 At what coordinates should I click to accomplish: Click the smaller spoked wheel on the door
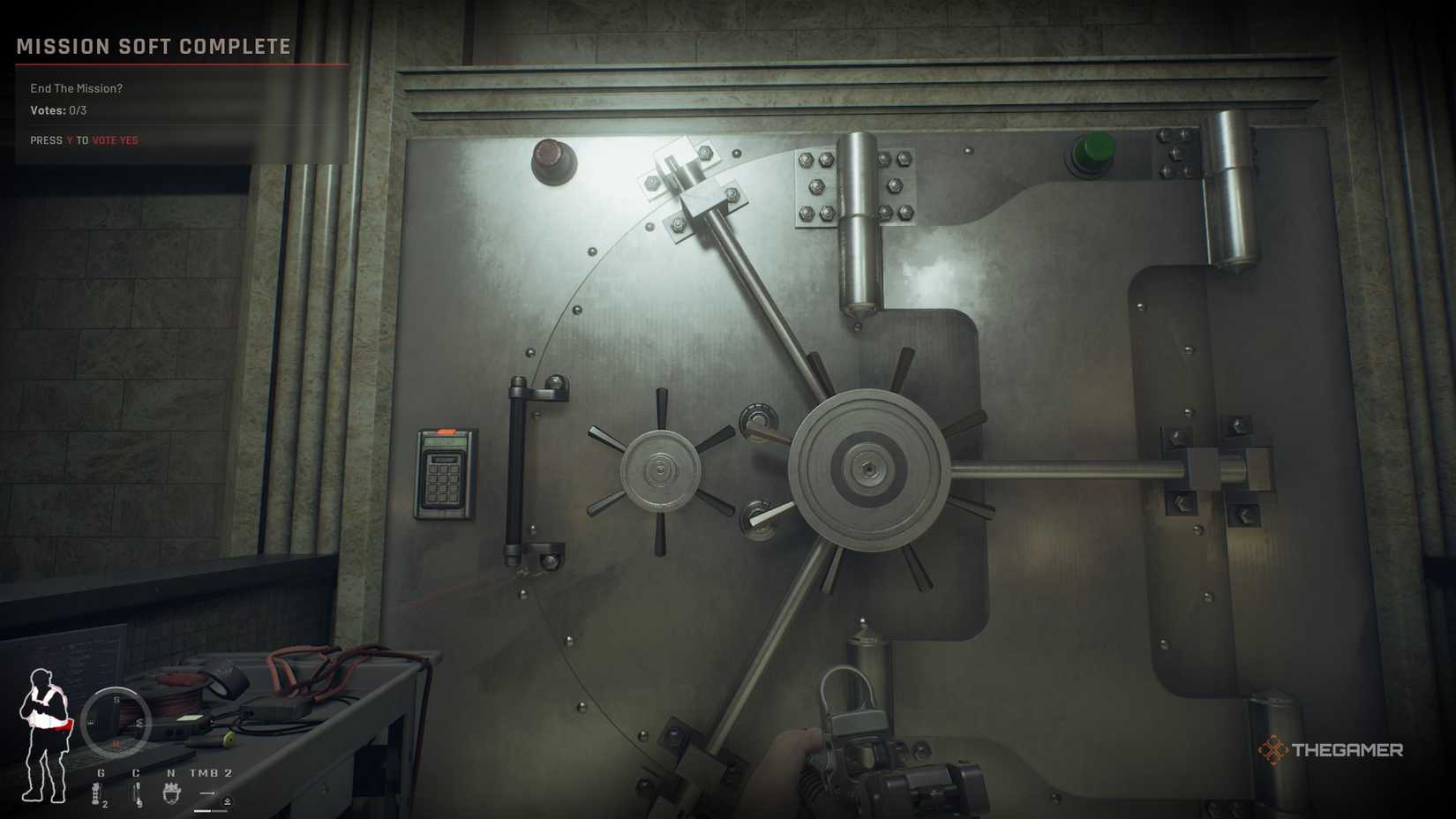coord(660,470)
